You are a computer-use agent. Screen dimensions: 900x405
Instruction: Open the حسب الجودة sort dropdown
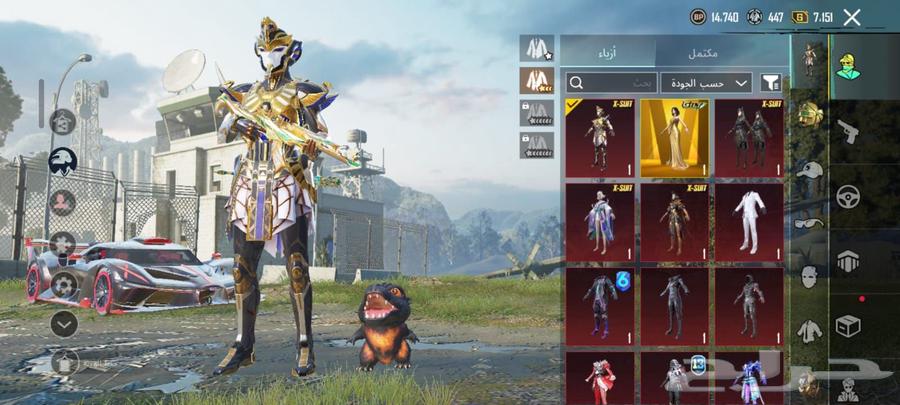point(705,83)
